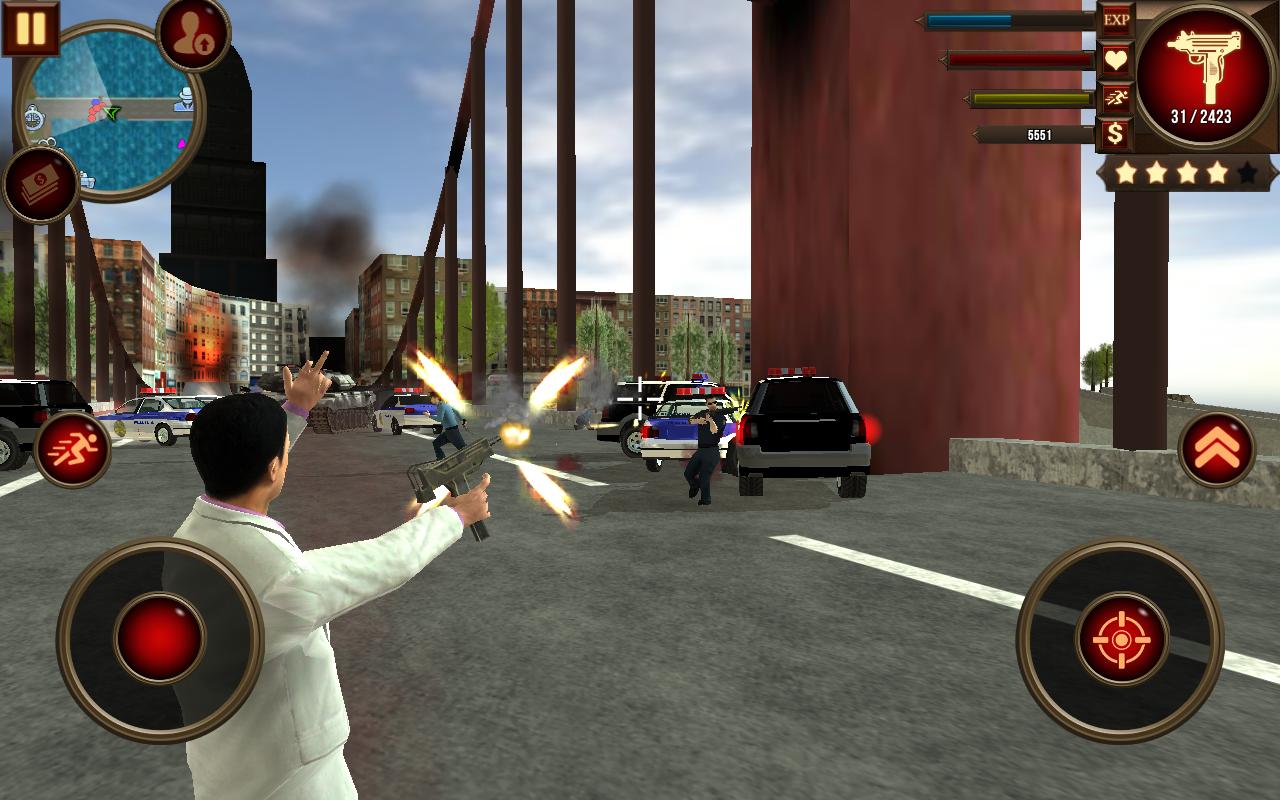Tap the last unlit wanted-level star
This screenshot has width=1280, height=800.
1245,172
